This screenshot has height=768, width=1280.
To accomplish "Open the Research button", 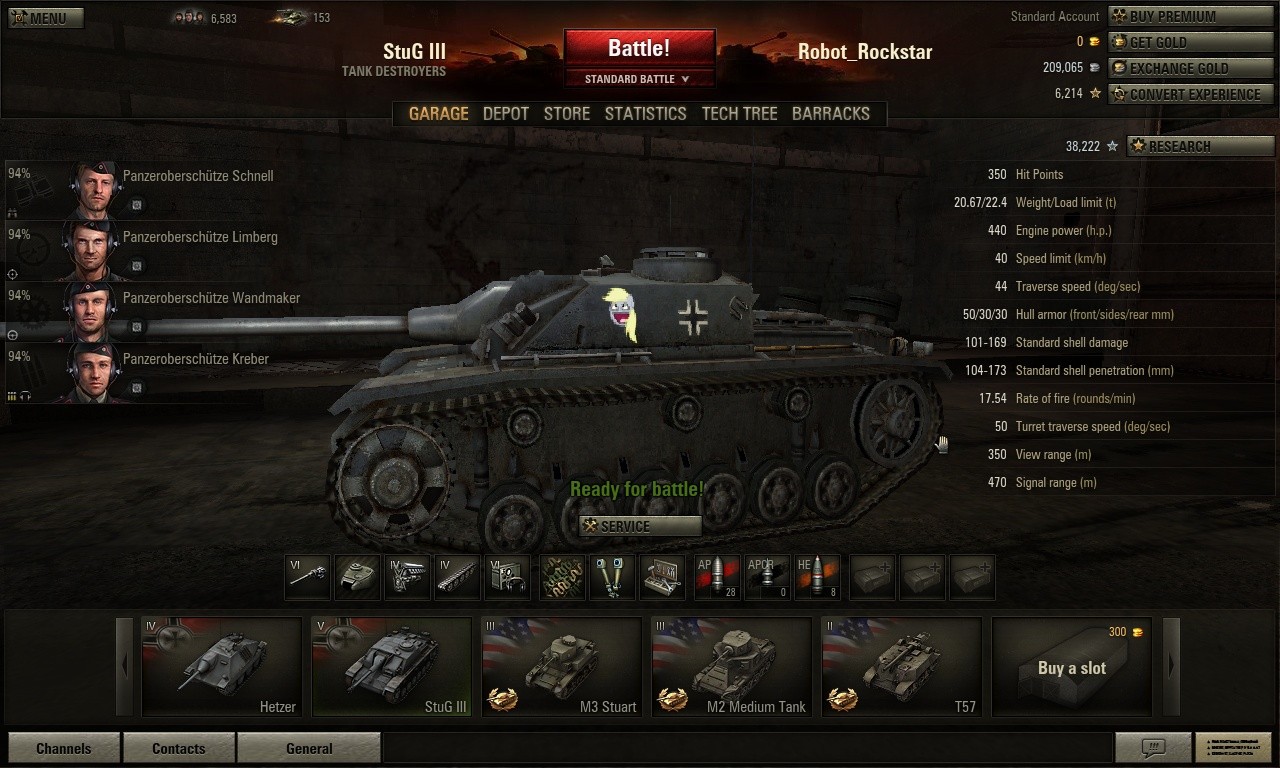I will click(x=1199, y=146).
